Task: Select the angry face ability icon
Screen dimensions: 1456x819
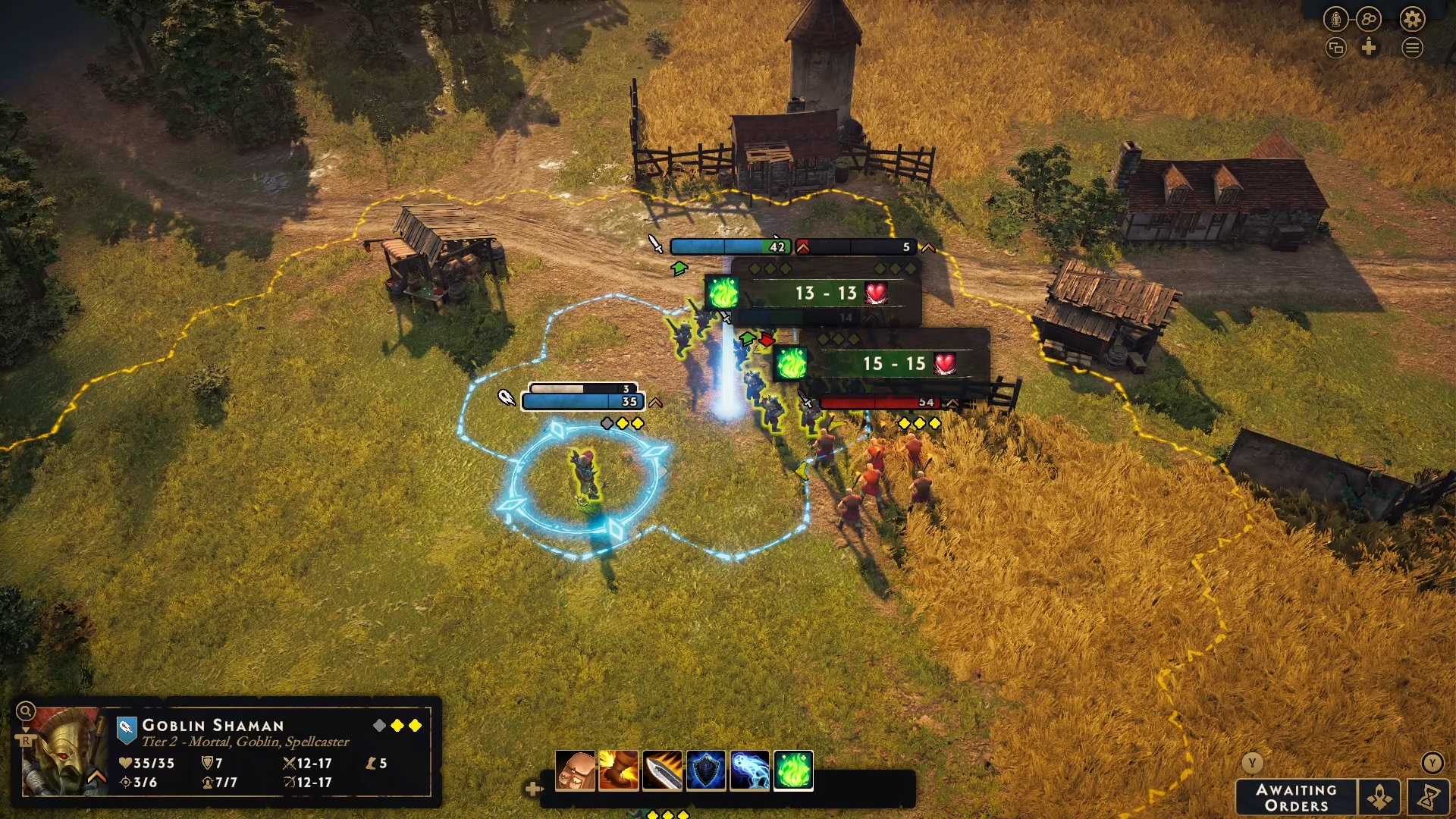Action: click(575, 770)
